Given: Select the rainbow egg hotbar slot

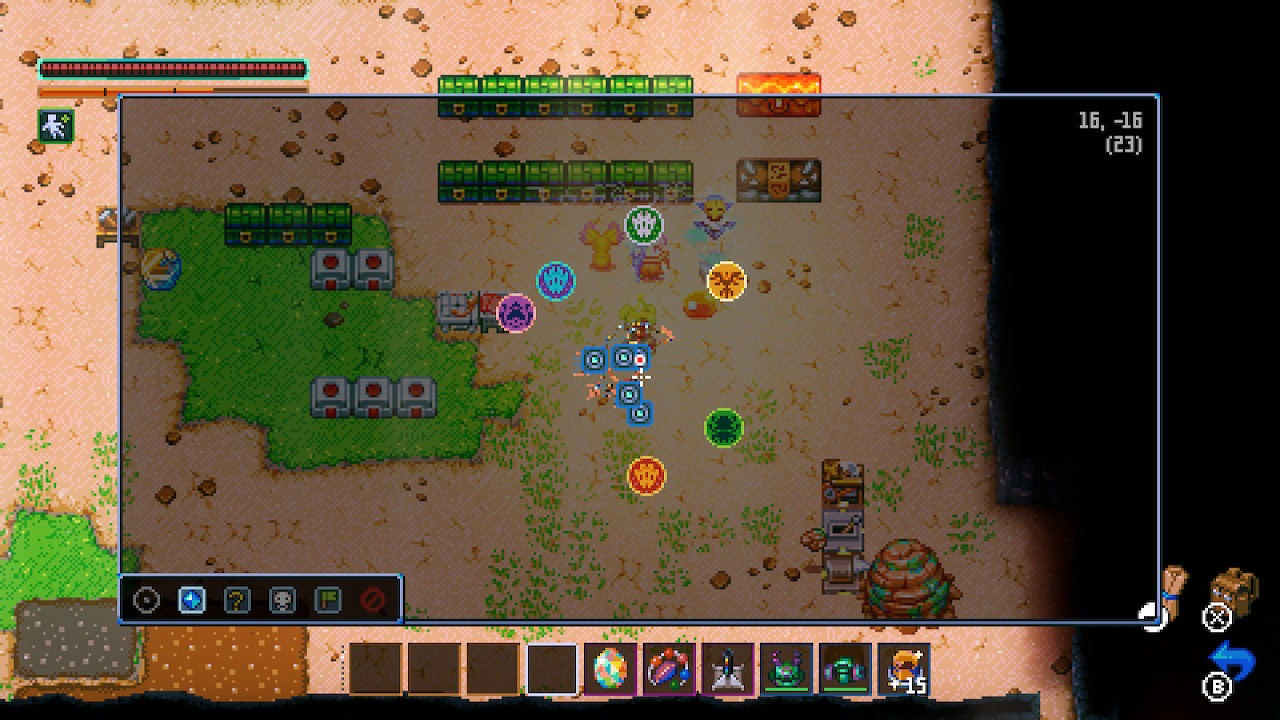Looking at the screenshot, I should point(610,669).
